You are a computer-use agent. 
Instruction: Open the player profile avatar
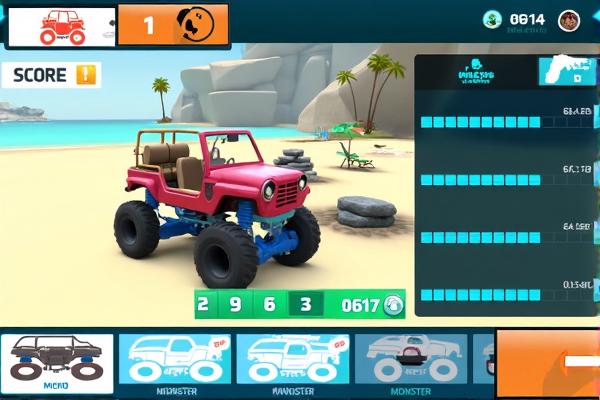(569, 19)
